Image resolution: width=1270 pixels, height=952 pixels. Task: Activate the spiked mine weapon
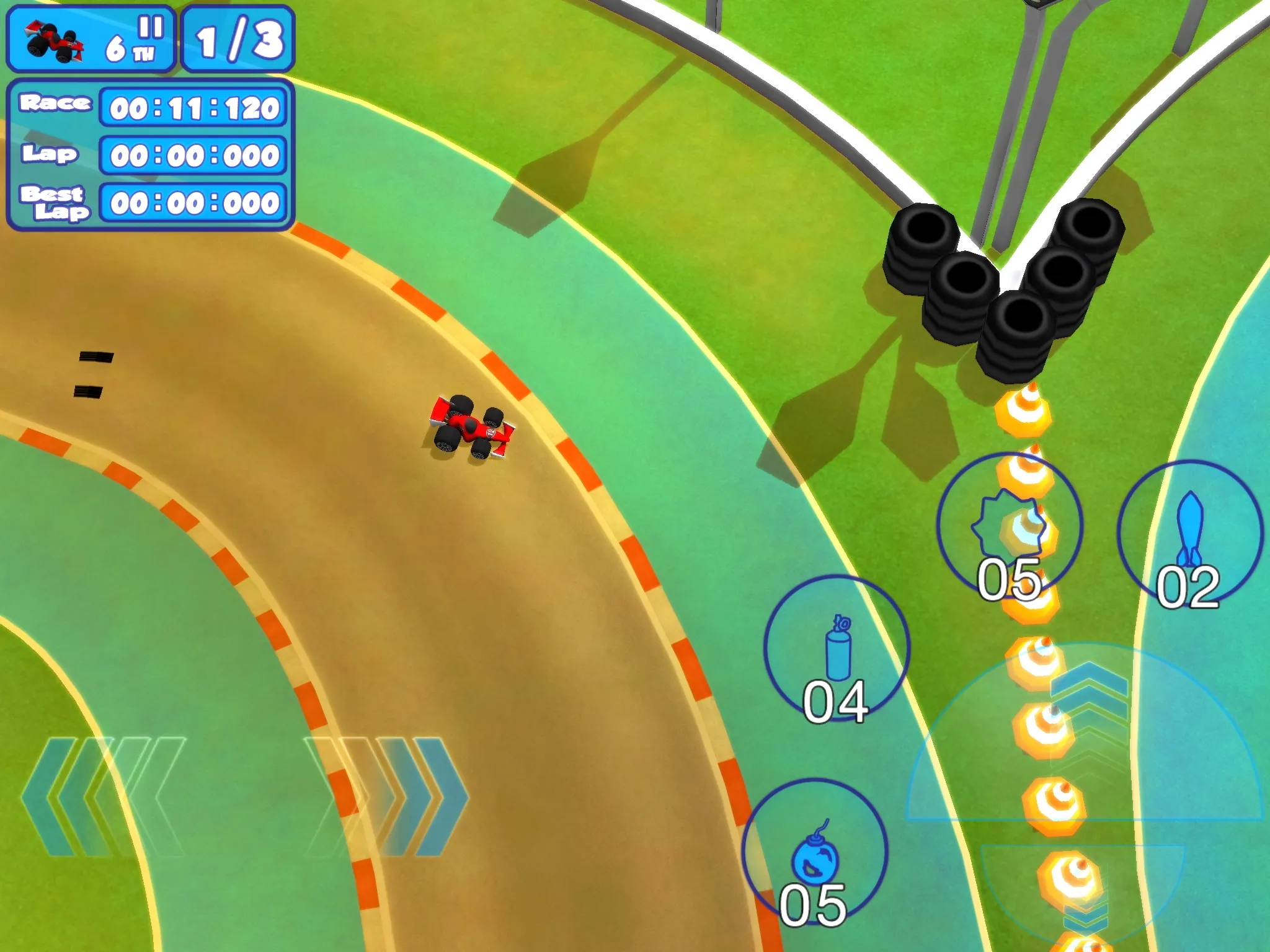click(1010, 526)
